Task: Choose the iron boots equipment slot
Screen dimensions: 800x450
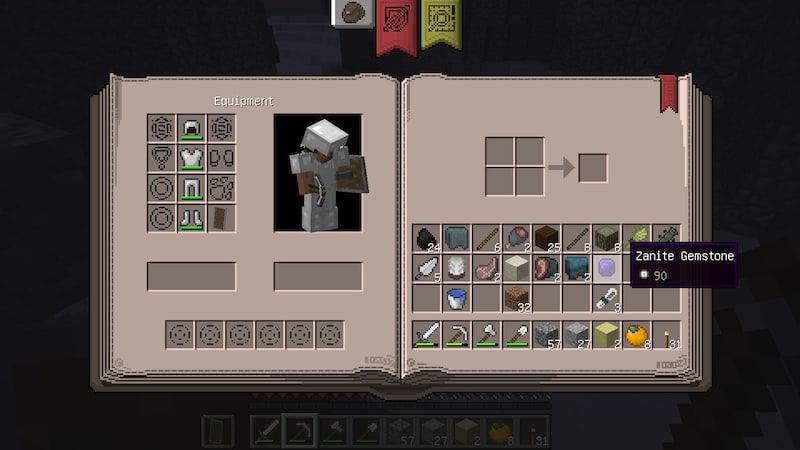Action: pos(191,218)
